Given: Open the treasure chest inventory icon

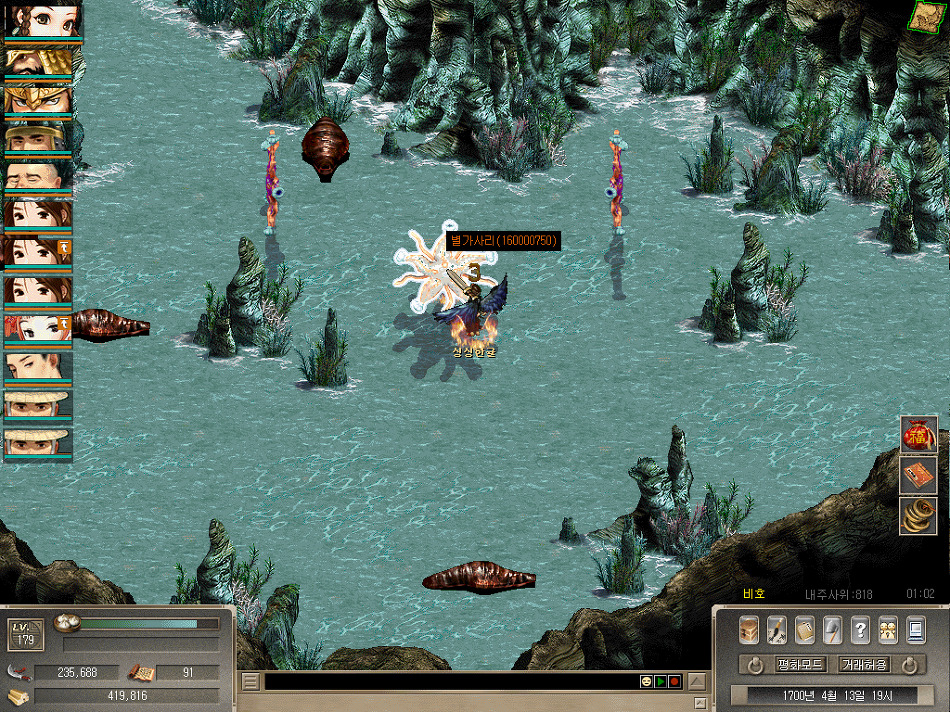Looking at the screenshot, I should click(x=749, y=630).
